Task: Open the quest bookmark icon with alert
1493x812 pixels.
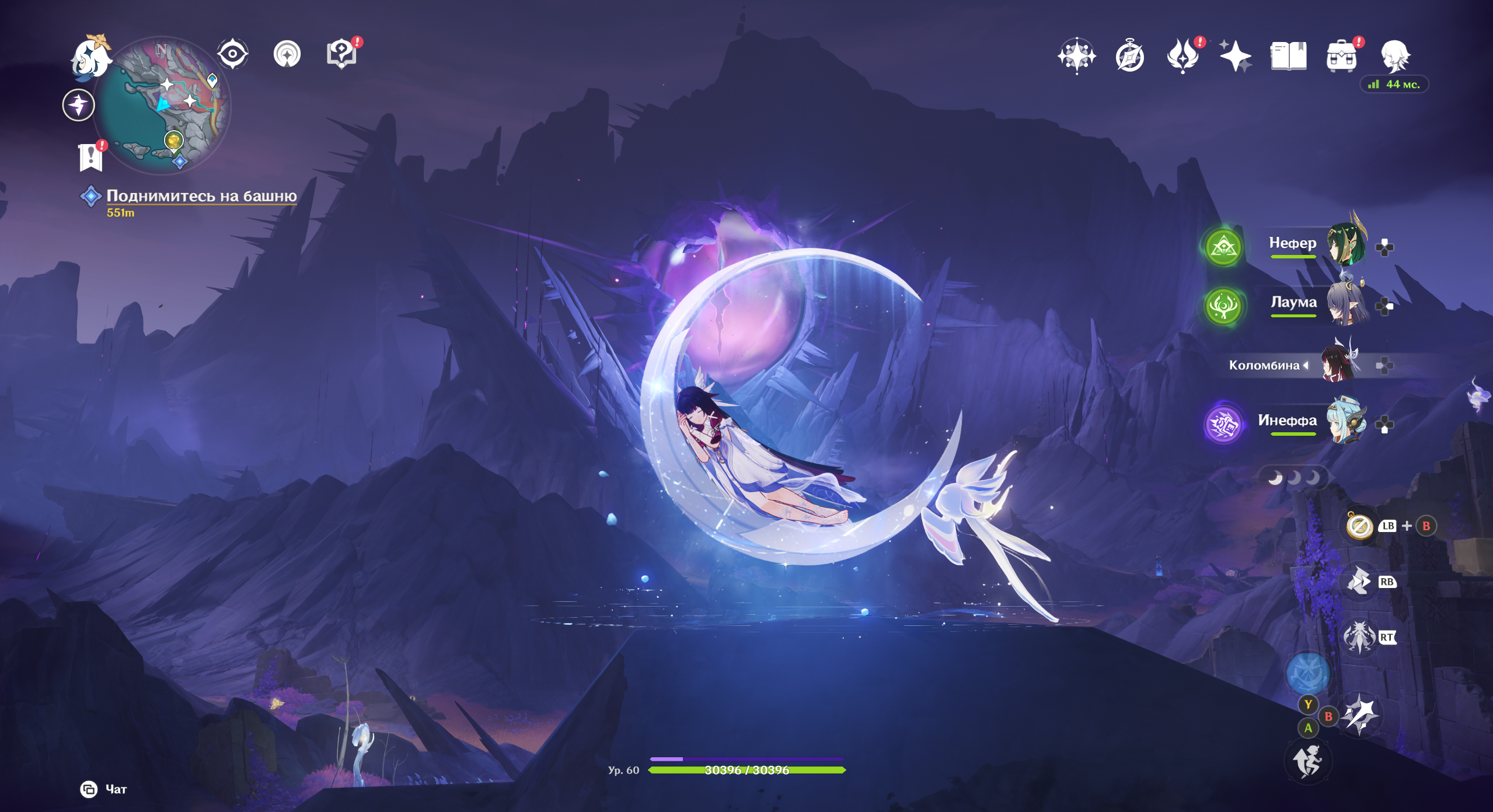Action: (x=91, y=157)
